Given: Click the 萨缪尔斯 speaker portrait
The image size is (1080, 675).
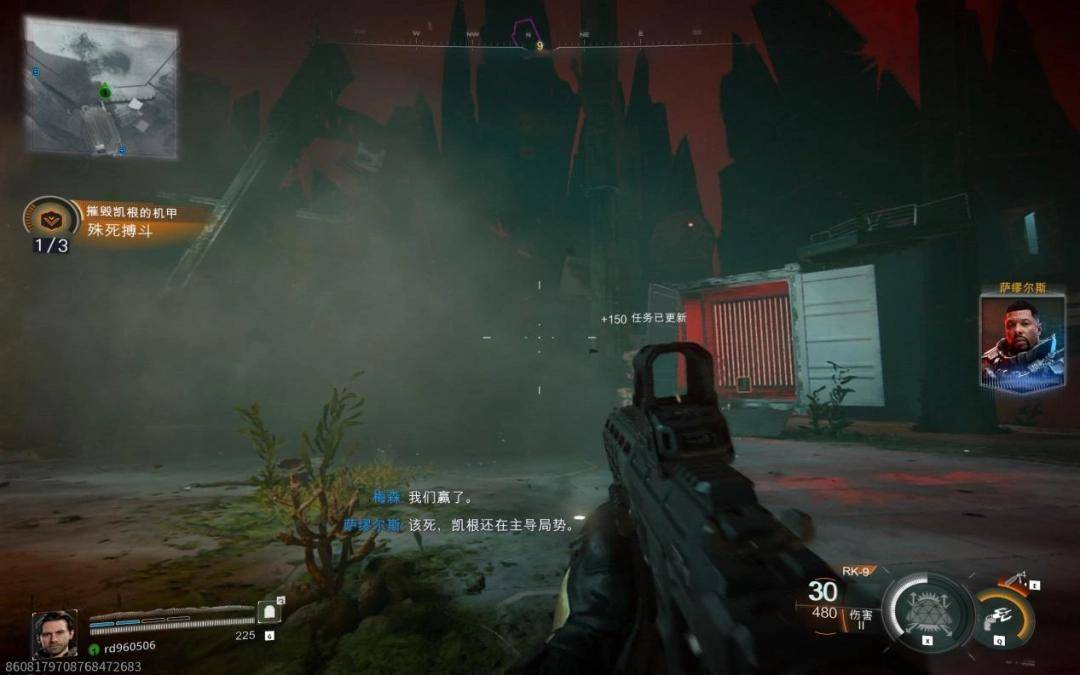Looking at the screenshot, I should (1023, 341).
